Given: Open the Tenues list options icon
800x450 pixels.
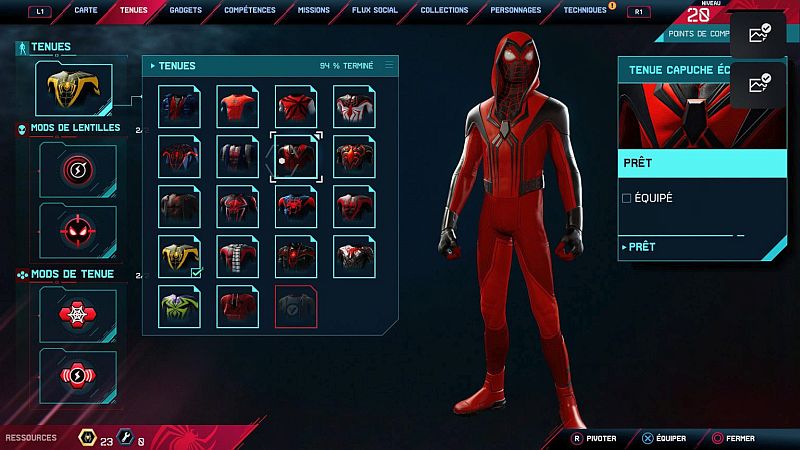Looking at the screenshot, I should click(x=389, y=65).
